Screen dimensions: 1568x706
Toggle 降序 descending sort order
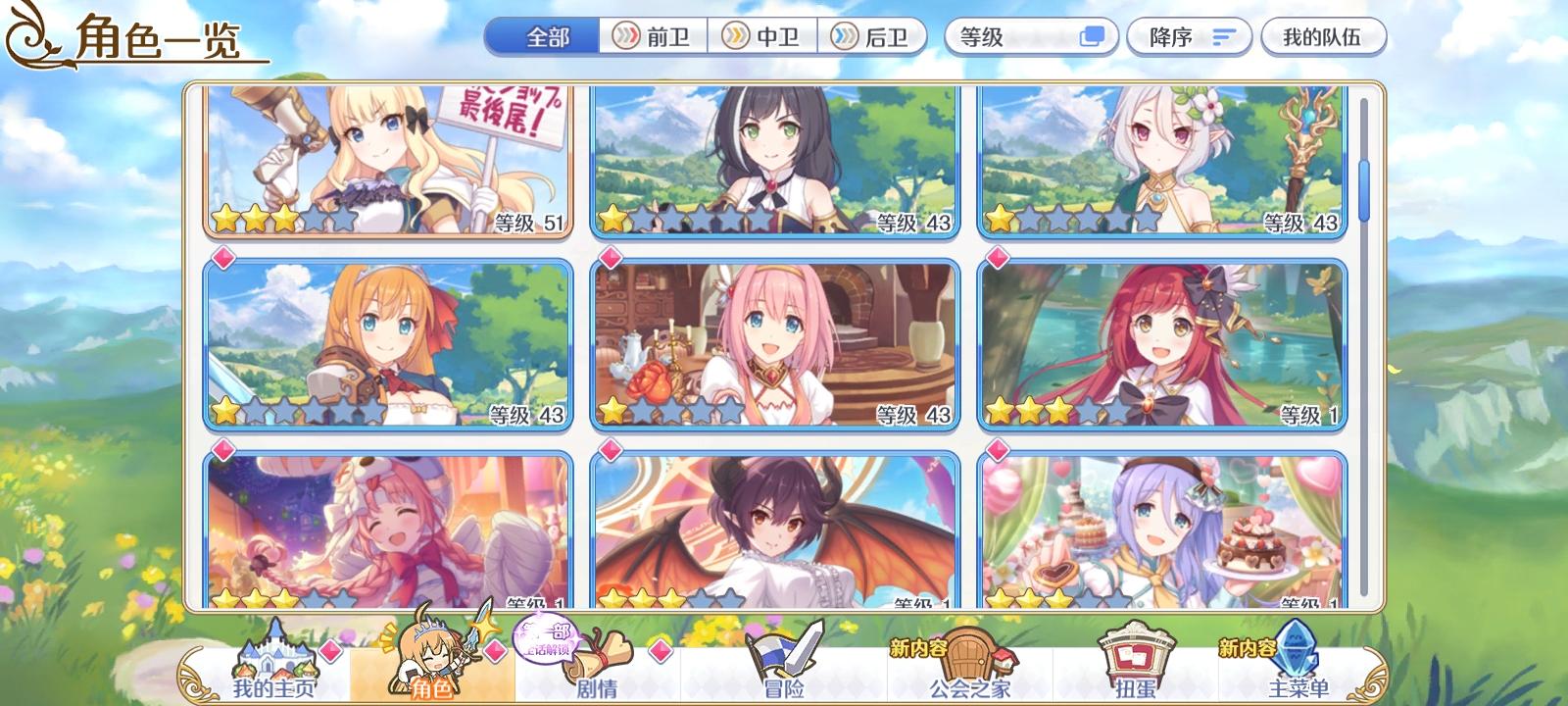click(x=1190, y=35)
